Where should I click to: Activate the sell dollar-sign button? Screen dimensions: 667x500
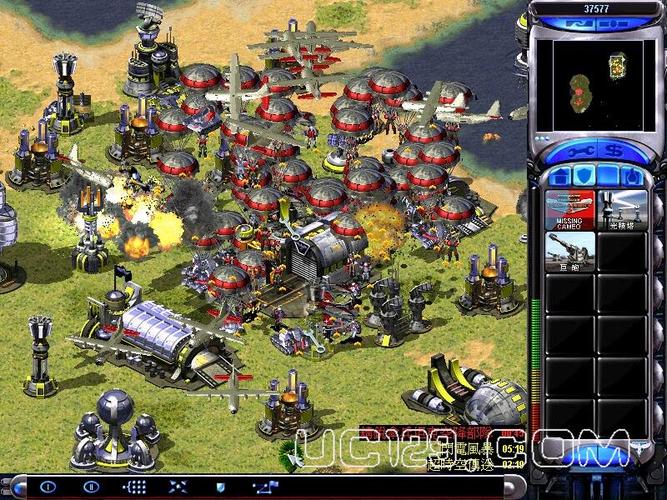[x=615, y=151]
